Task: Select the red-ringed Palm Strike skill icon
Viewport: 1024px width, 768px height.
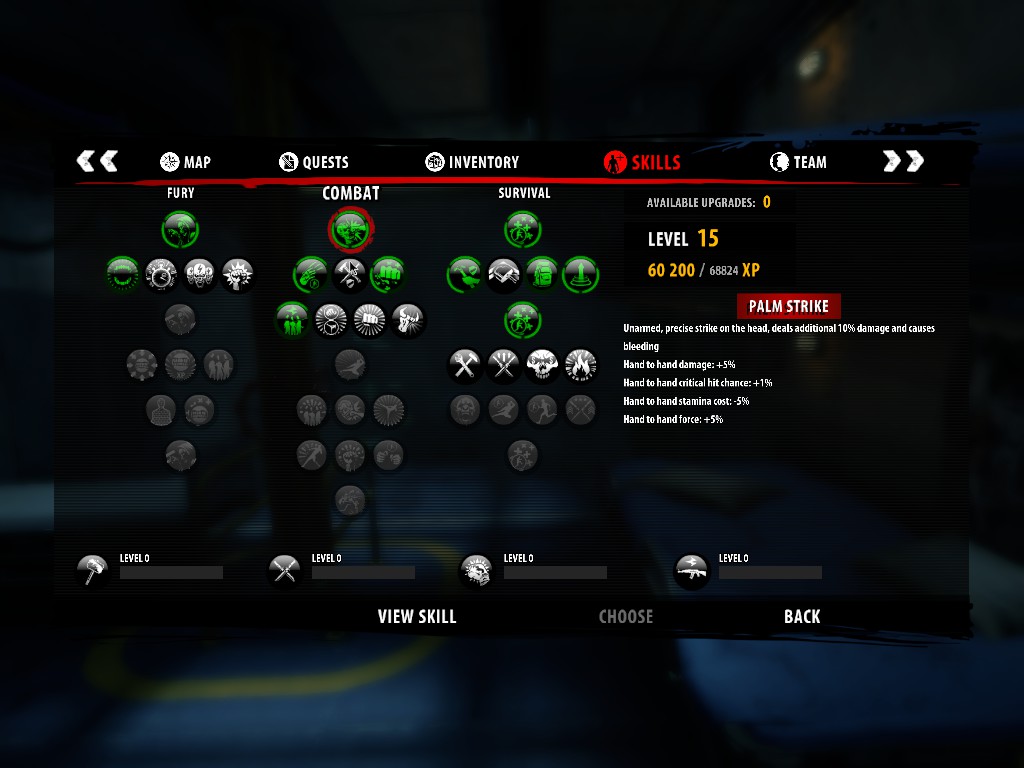Action: coord(351,230)
